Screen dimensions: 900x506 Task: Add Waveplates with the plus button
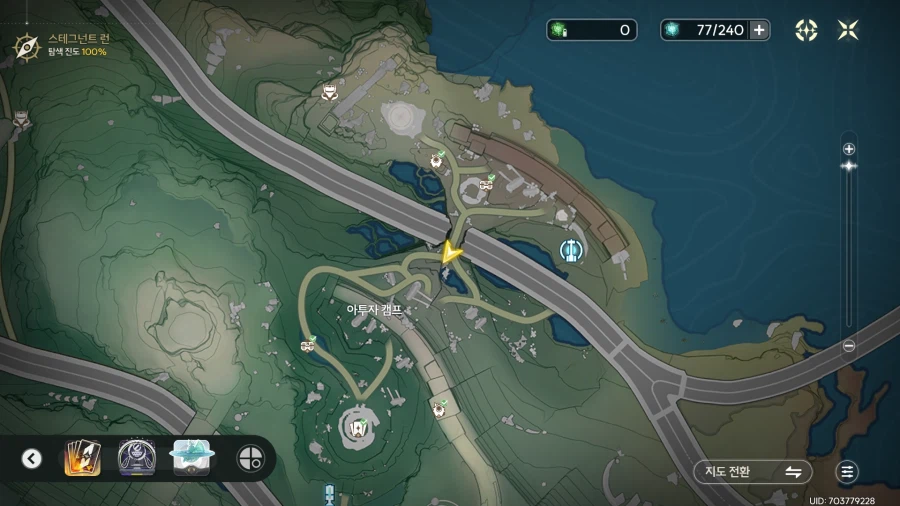(760, 30)
